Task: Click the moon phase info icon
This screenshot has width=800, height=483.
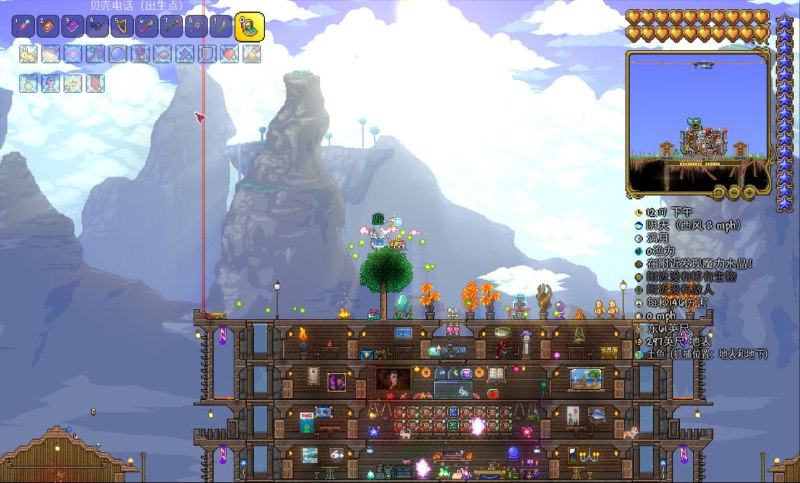Action: (x=638, y=239)
